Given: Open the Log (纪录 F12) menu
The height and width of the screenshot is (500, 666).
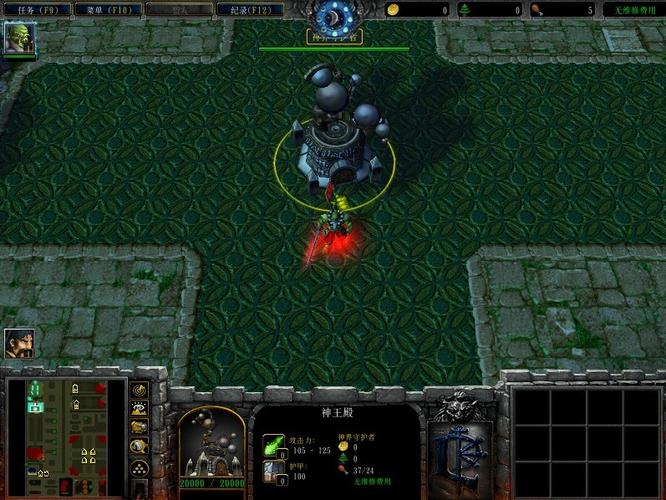Looking at the screenshot, I should 248,9.
